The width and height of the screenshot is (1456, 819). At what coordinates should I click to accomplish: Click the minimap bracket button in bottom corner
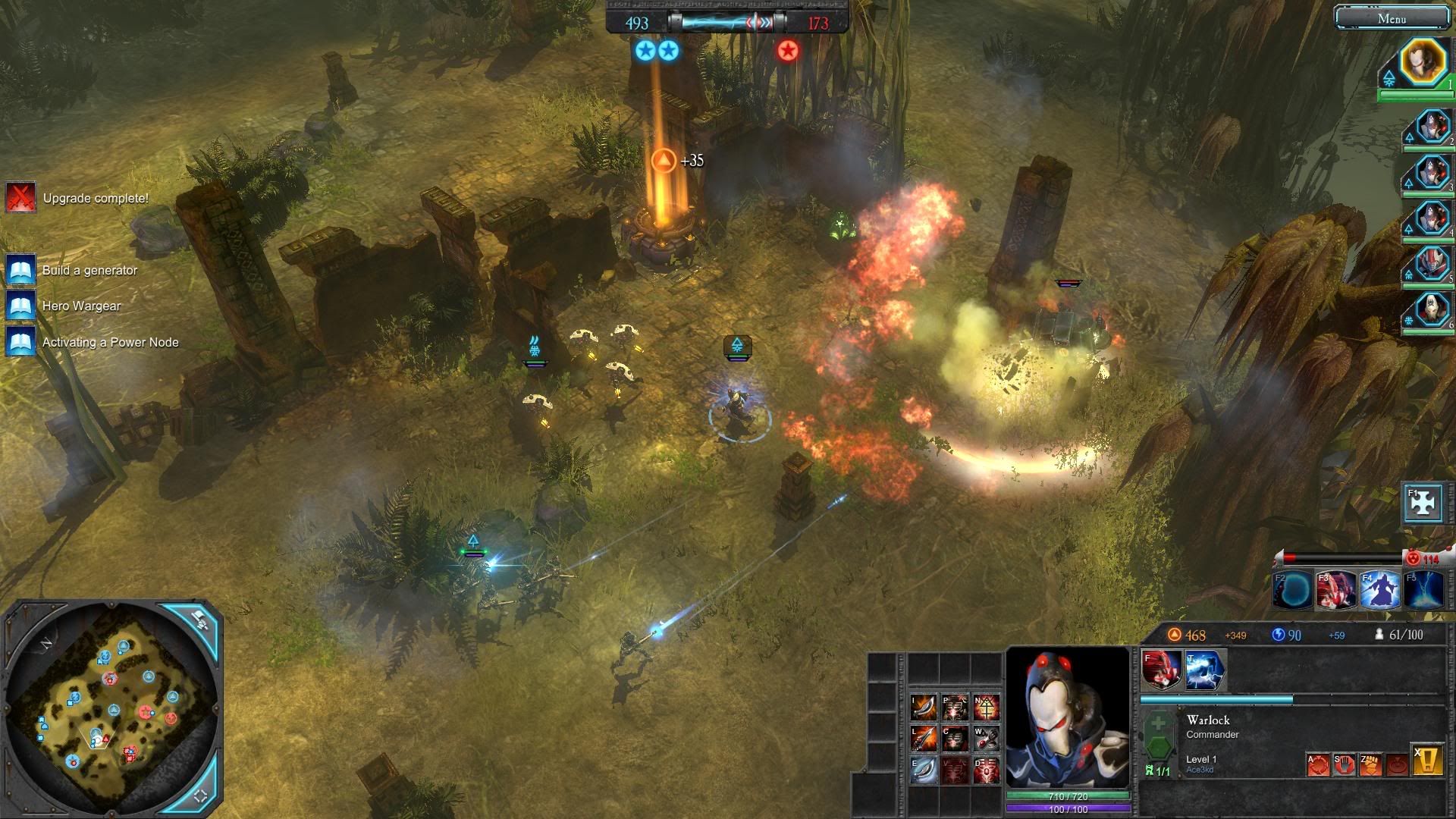point(201,796)
